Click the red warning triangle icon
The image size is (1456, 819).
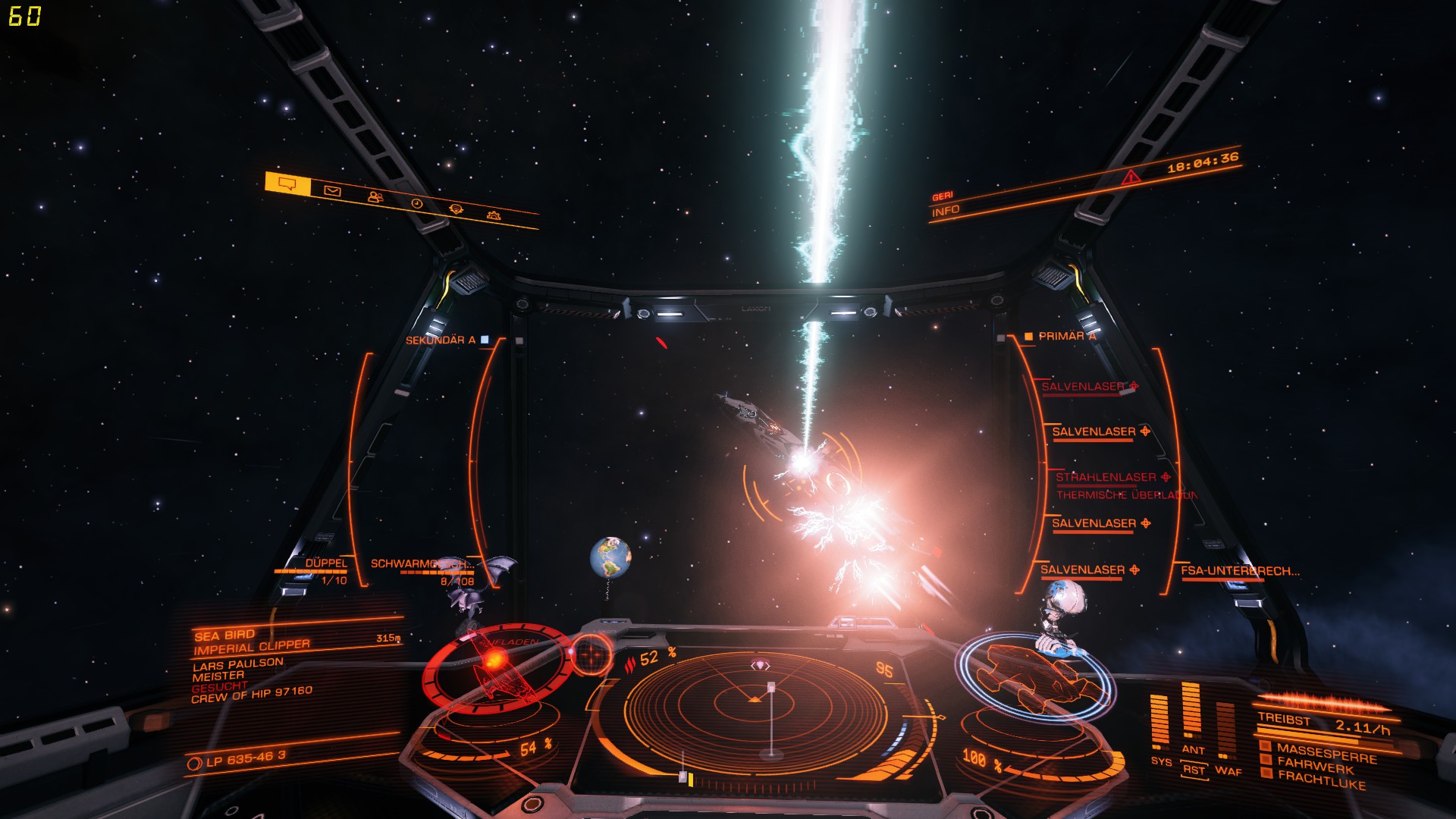[1131, 177]
